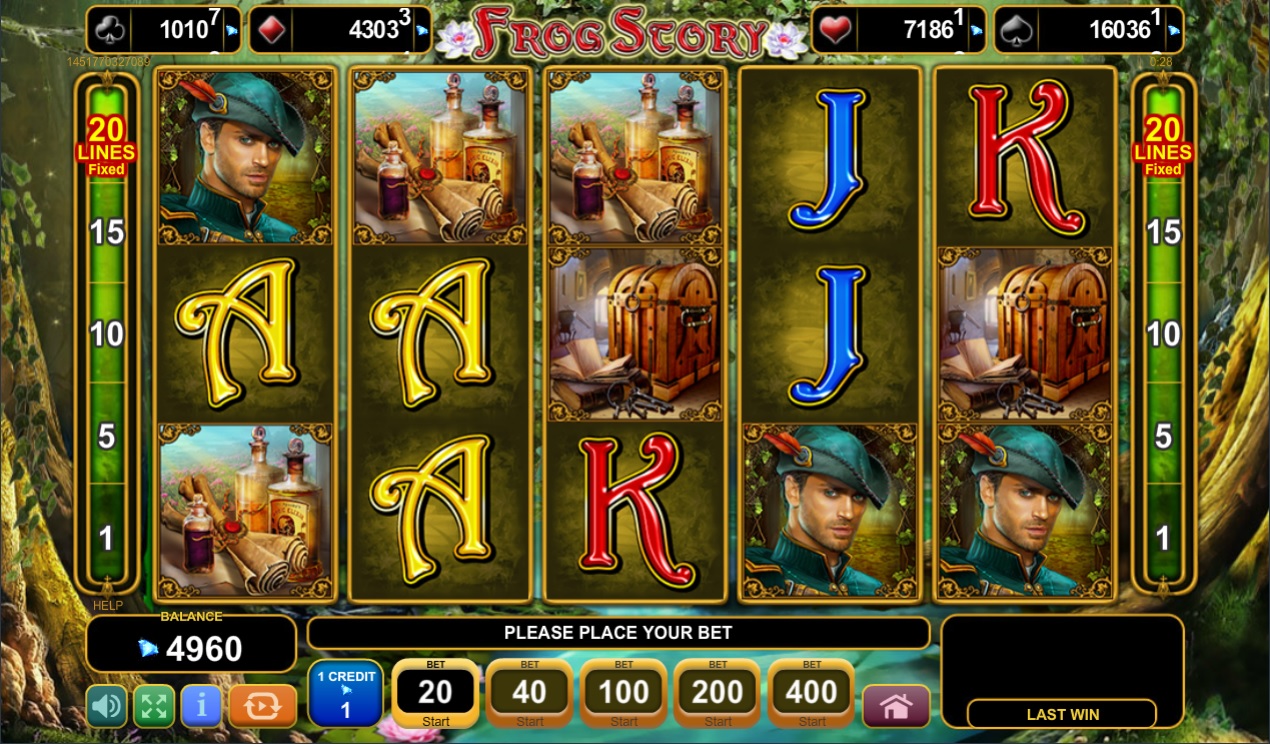The height and width of the screenshot is (744, 1270).
Task: Open the diamonds jackpot panel
Action: (x=340, y=30)
